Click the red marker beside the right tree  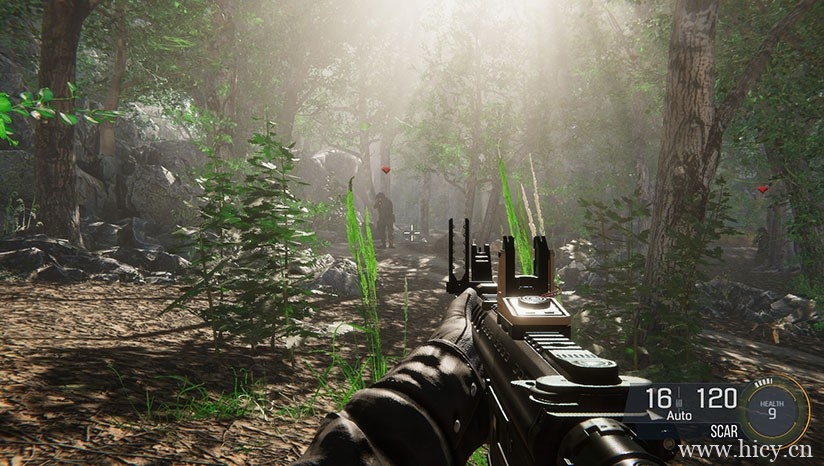point(763,188)
